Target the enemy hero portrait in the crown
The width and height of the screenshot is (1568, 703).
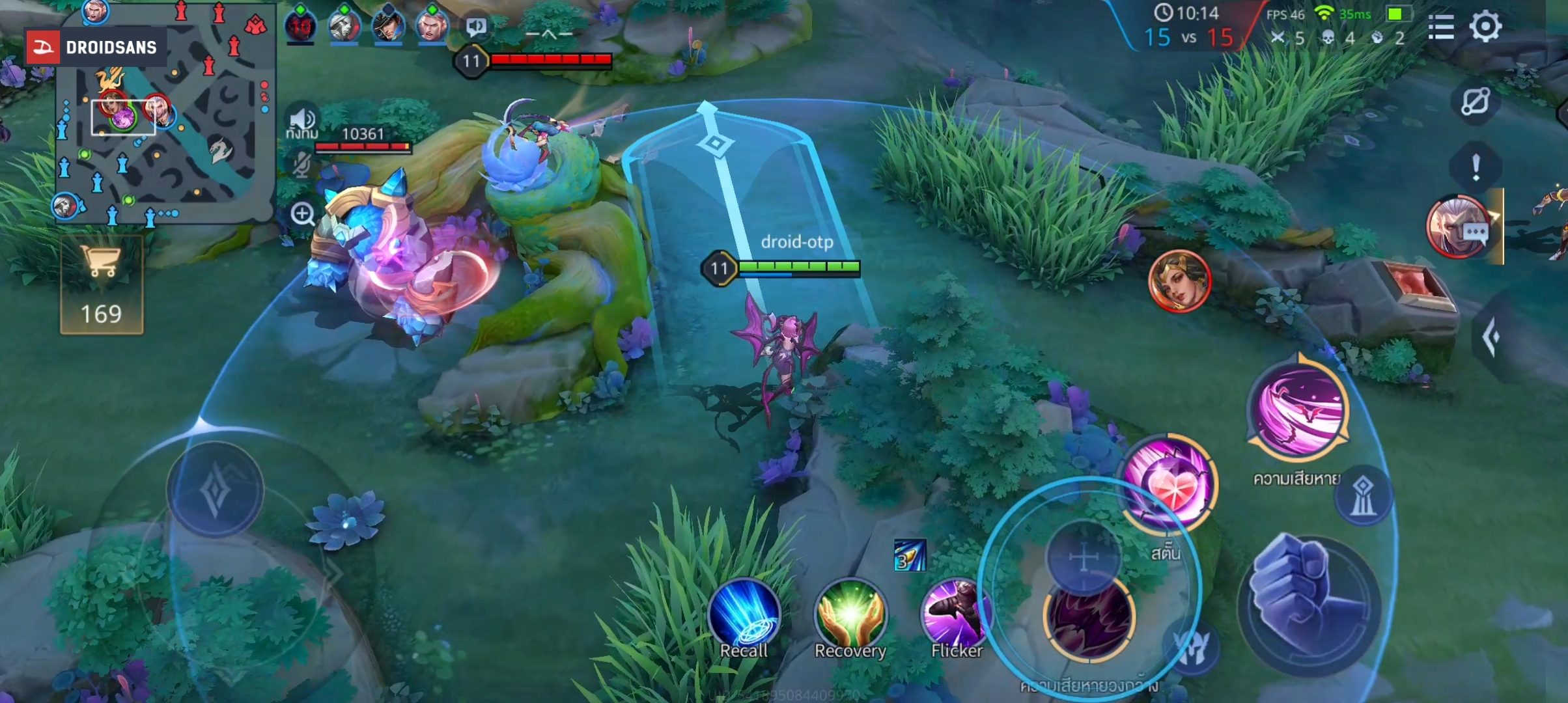(x=1179, y=281)
